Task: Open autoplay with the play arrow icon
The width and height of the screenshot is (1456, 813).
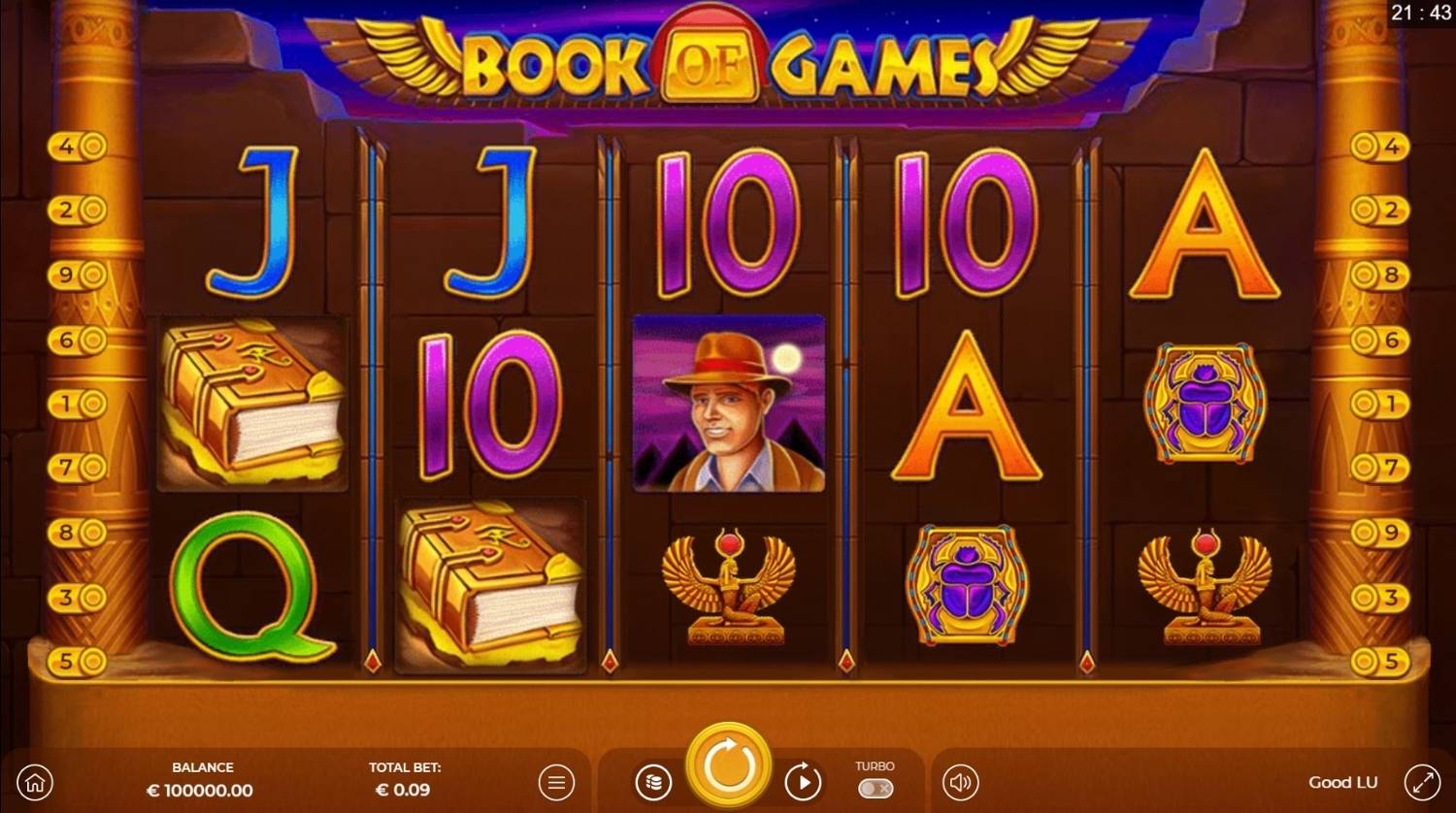Action: coord(803,782)
